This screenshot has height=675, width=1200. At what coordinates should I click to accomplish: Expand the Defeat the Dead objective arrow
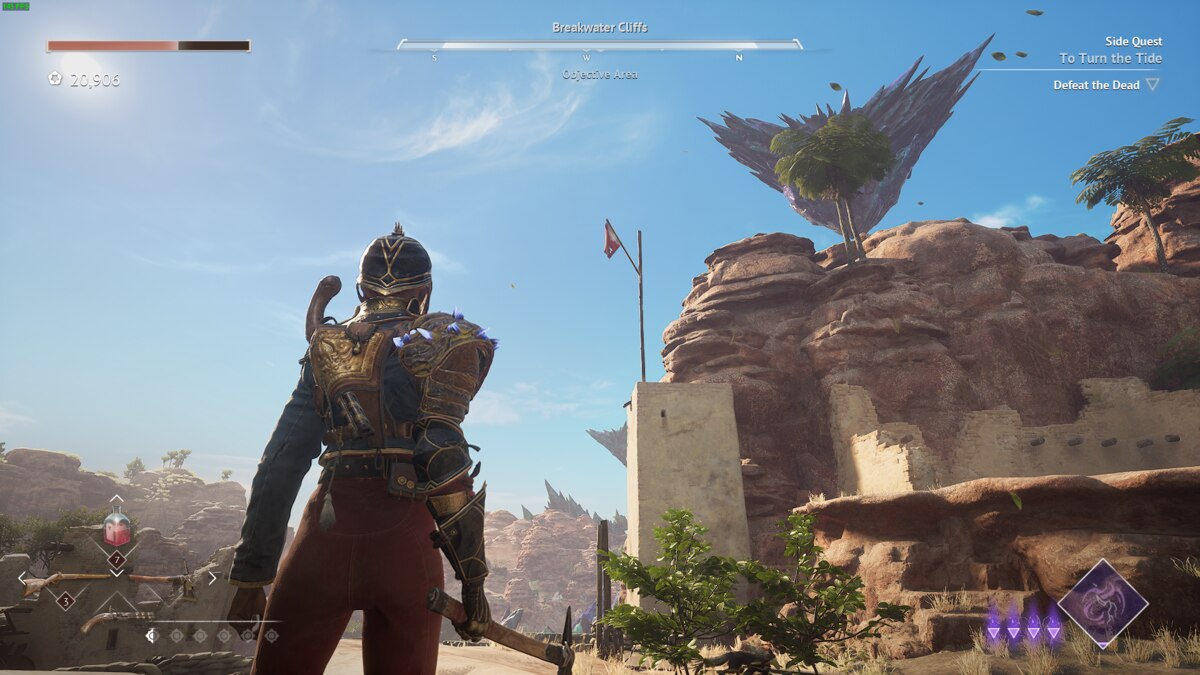pos(1152,85)
